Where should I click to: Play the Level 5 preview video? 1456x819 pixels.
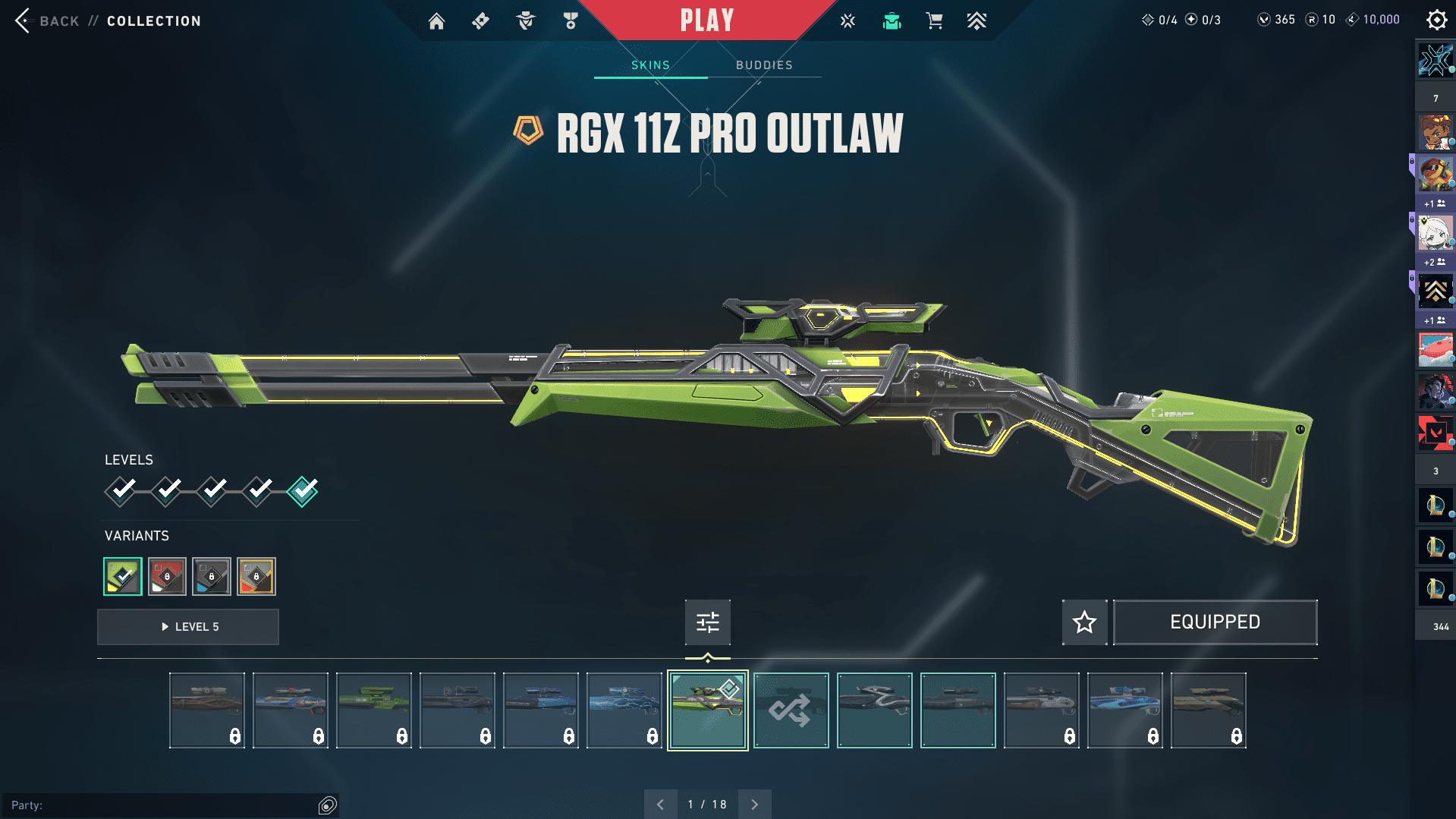(188, 627)
